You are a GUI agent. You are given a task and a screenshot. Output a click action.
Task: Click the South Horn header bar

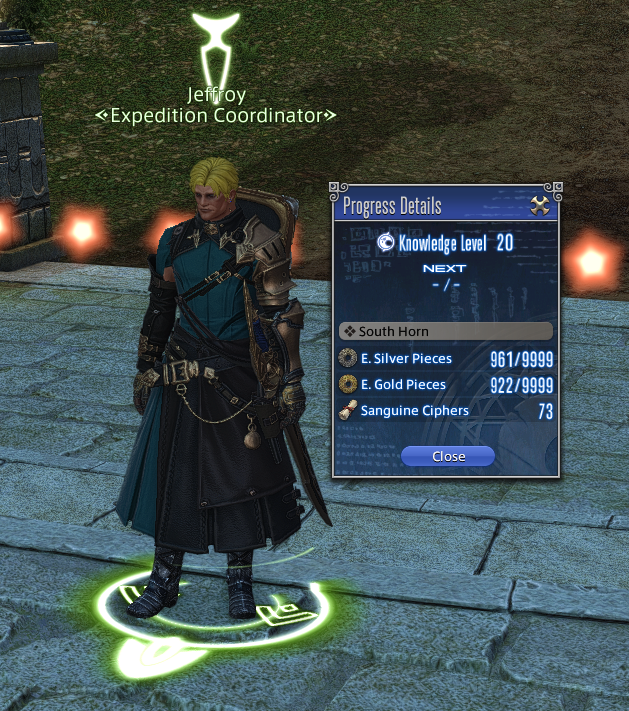coord(446,331)
